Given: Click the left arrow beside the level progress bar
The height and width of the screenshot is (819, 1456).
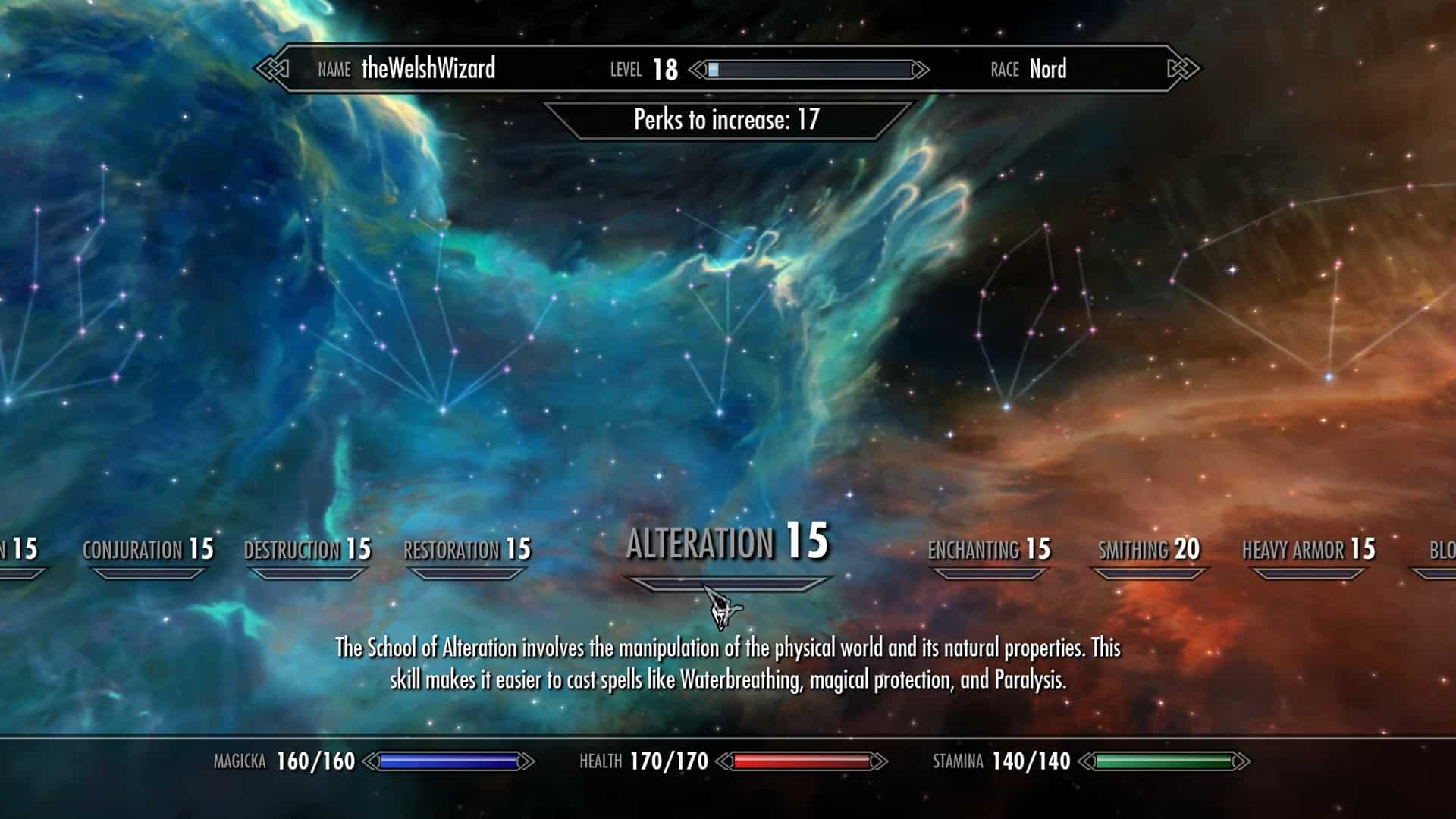Looking at the screenshot, I should [698, 69].
